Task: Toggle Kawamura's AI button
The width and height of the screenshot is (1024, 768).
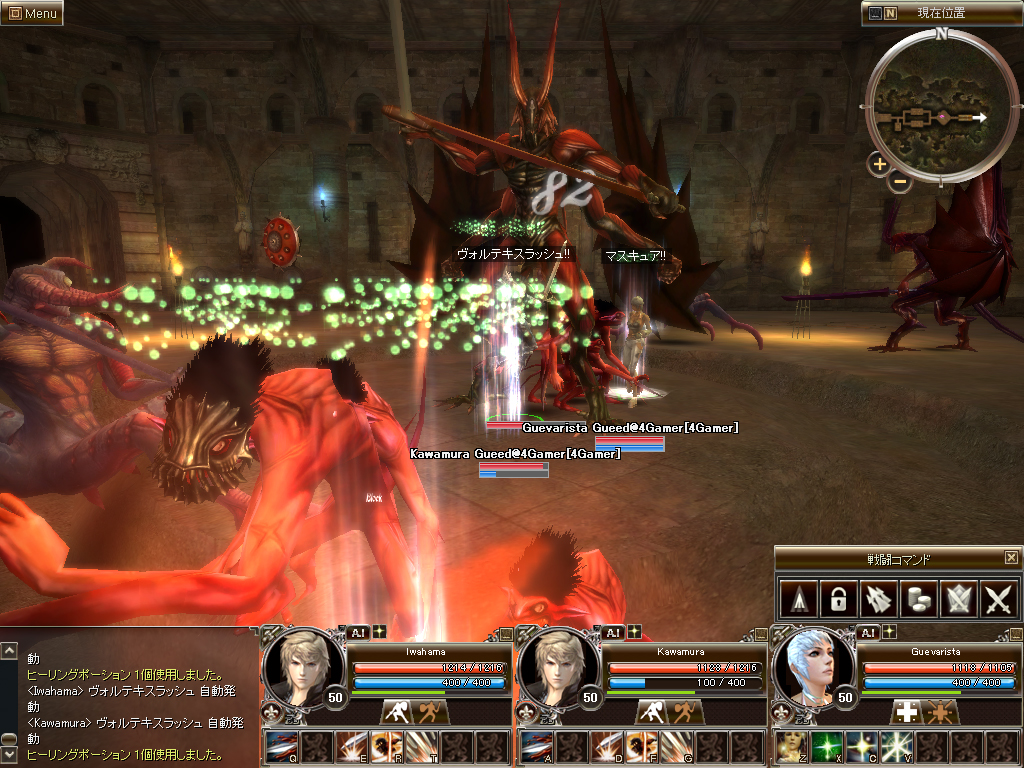Action: pos(612,632)
